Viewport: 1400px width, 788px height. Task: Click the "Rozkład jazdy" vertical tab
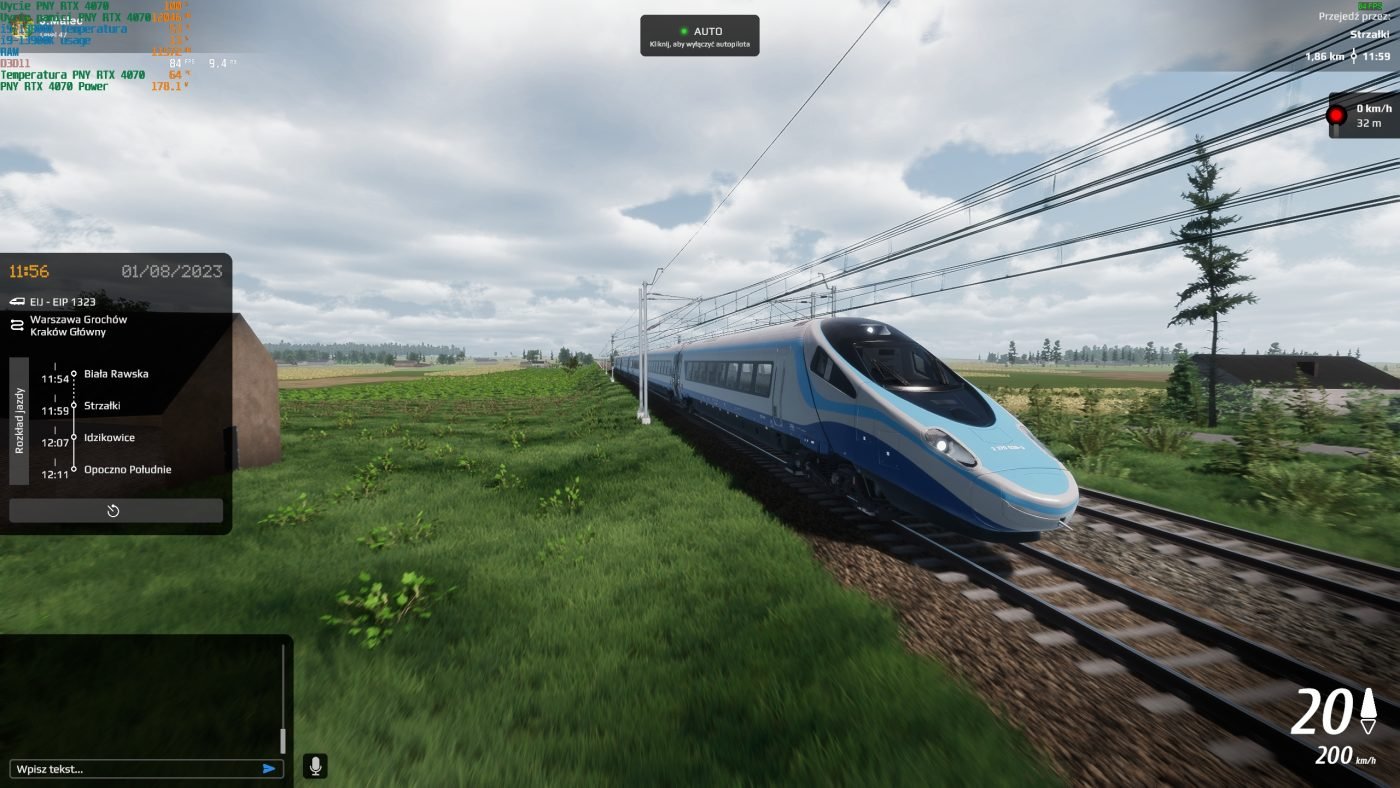19,421
